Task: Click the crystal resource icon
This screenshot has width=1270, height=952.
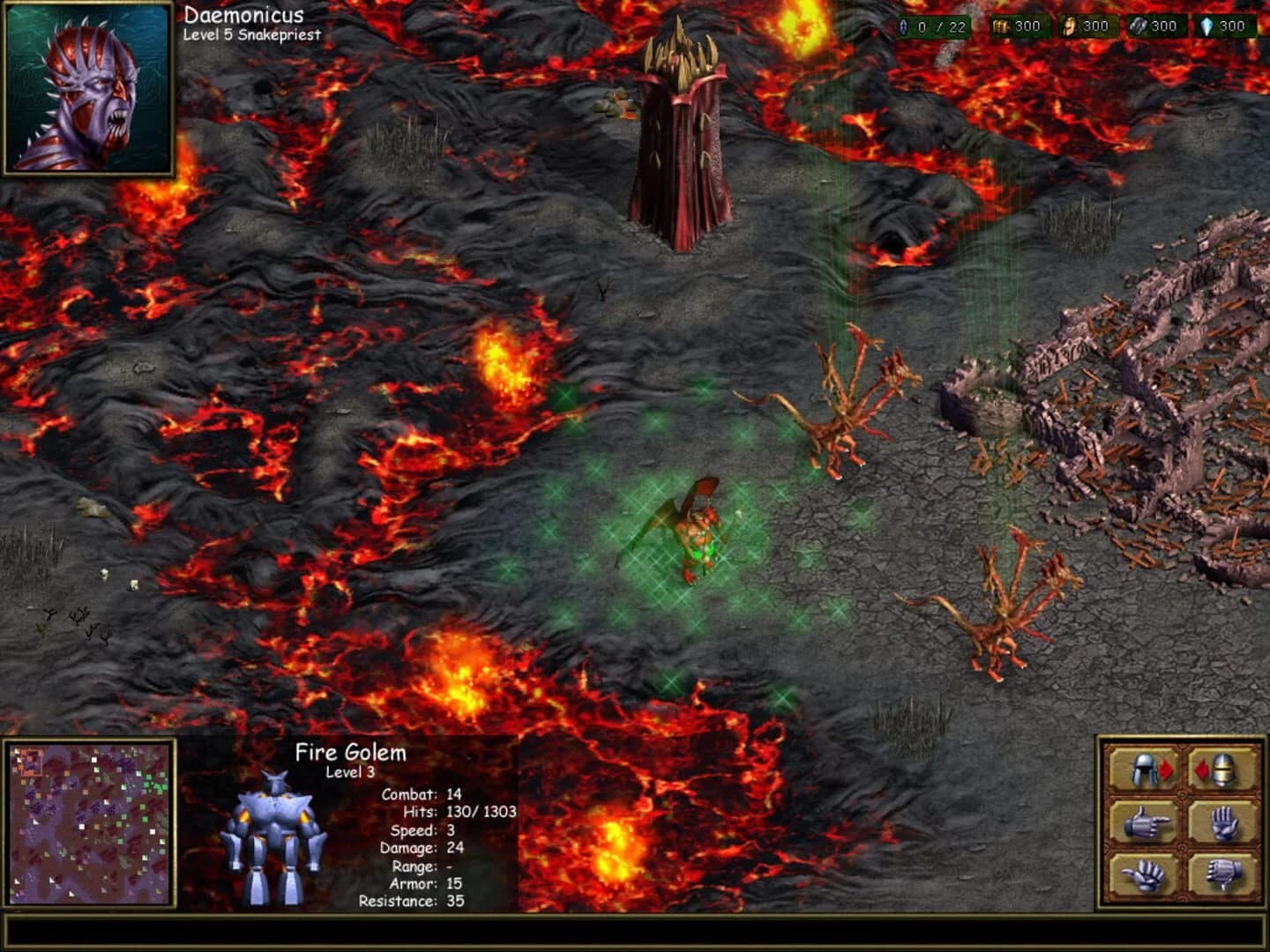Action: 1208,26
